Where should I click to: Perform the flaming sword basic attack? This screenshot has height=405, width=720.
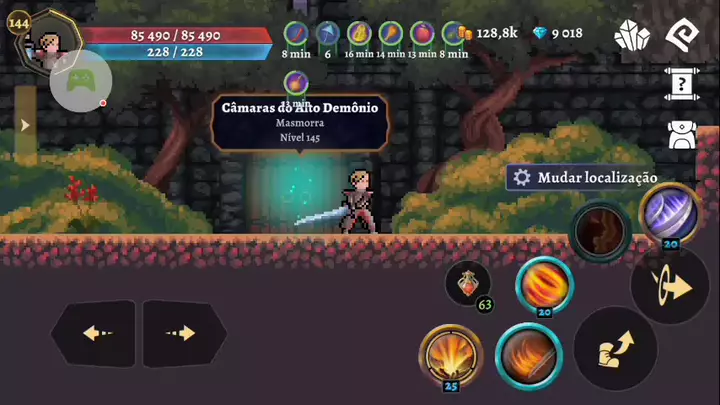(528, 356)
